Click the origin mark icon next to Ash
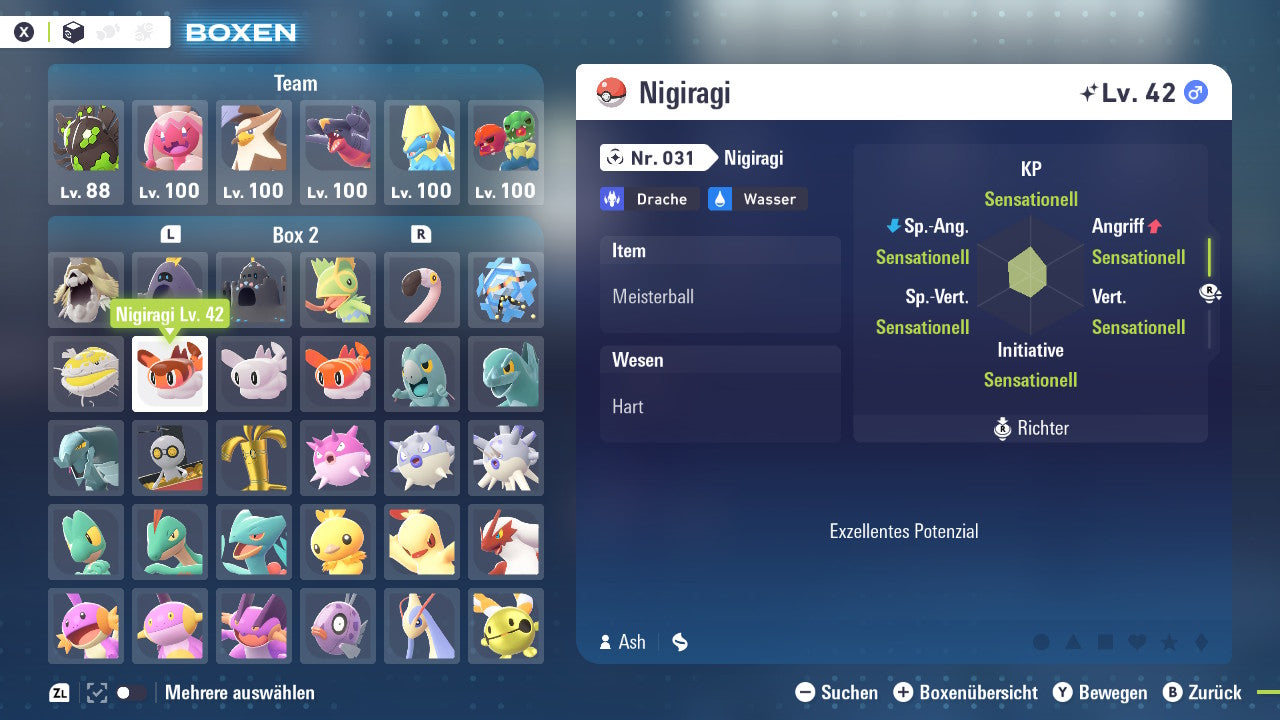This screenshot has height=720, width=1280. coord(679,642)
